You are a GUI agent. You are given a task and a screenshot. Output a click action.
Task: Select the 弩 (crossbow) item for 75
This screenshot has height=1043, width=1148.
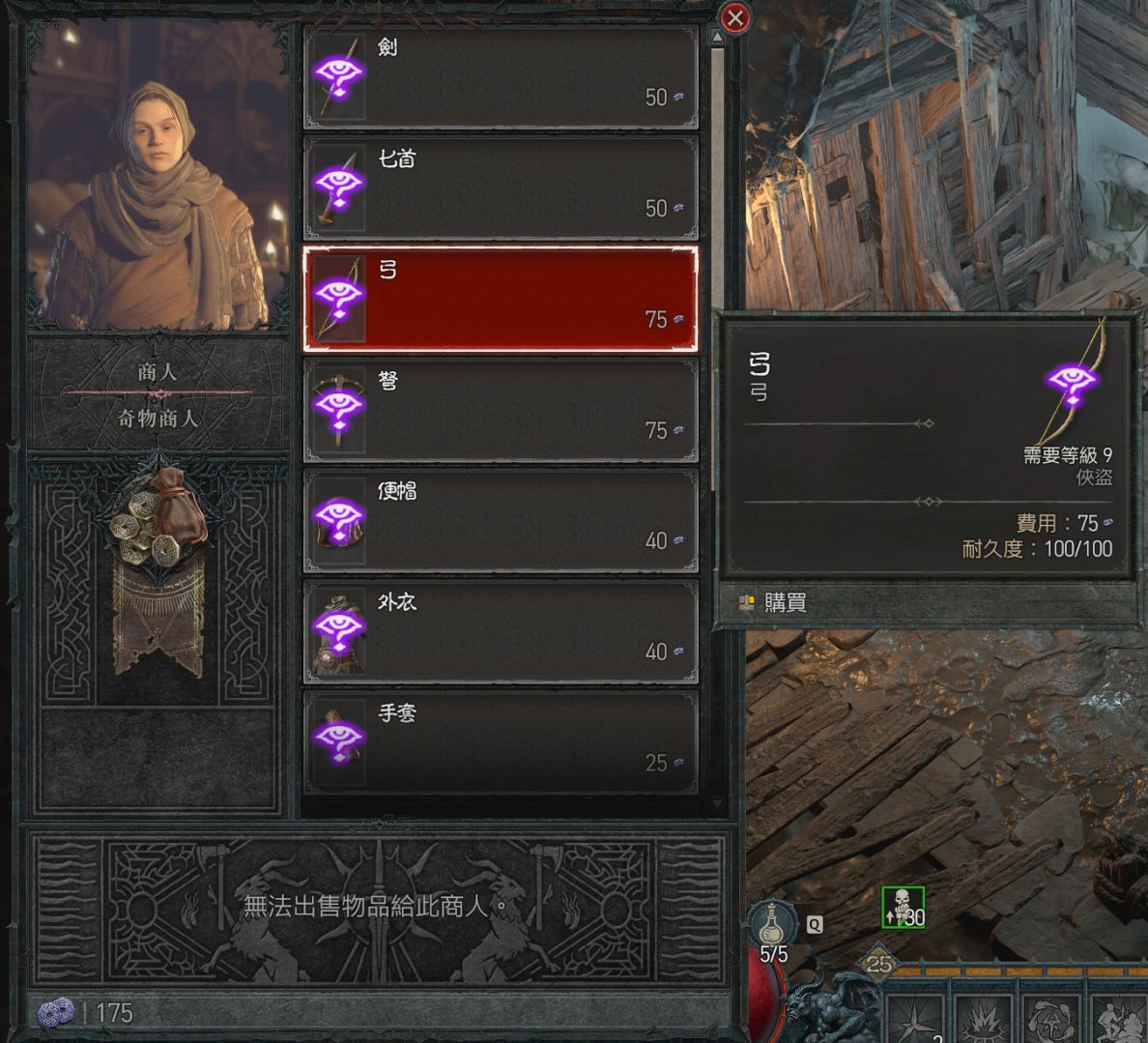(501, 410)
